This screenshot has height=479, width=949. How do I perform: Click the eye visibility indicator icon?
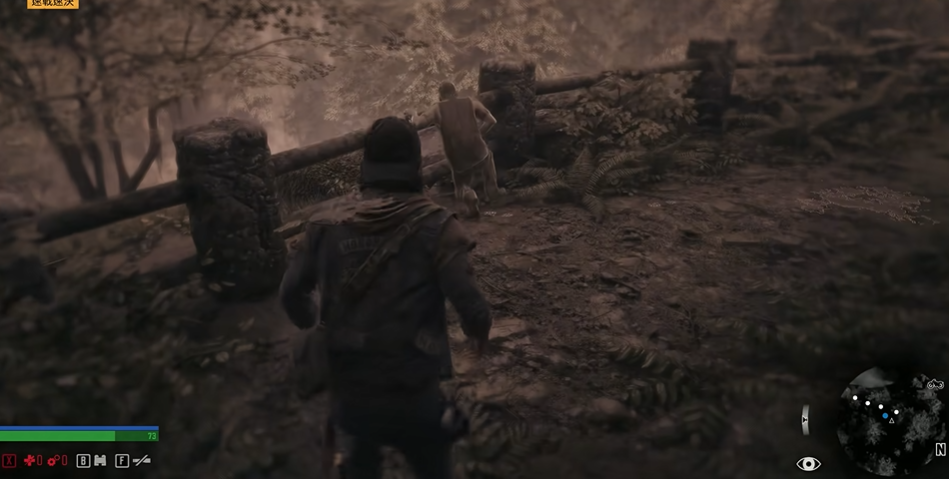[x=808, y=463]
